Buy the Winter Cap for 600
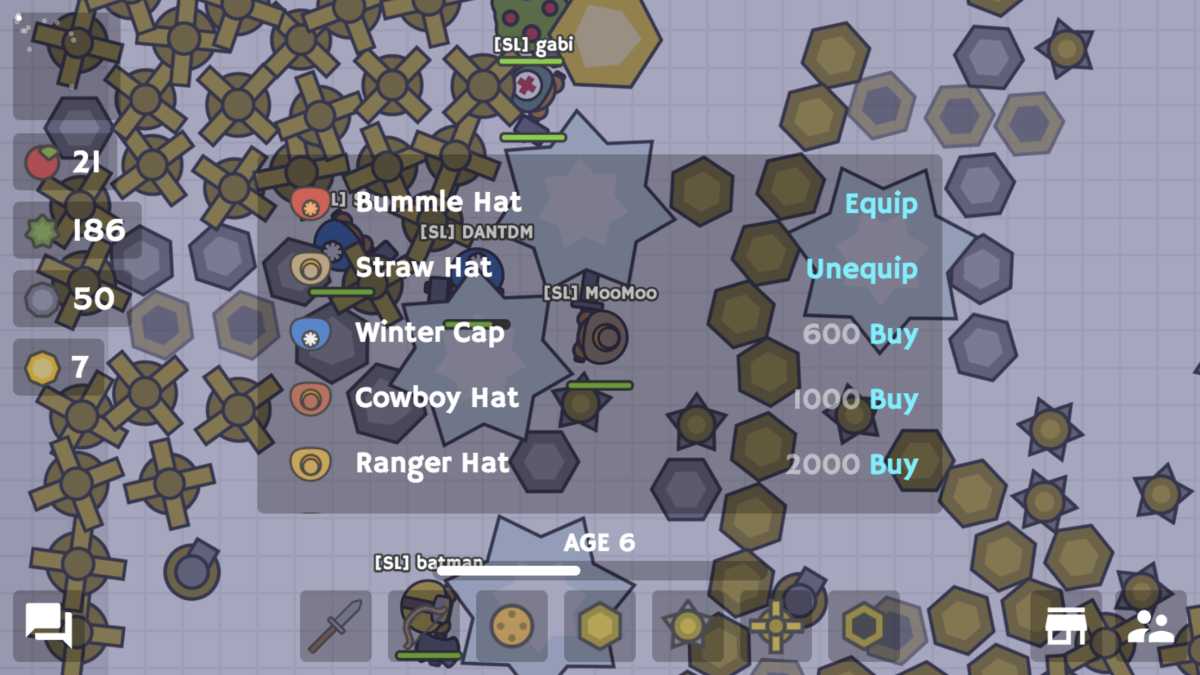1200x675 pixels. tap(893, 334)
